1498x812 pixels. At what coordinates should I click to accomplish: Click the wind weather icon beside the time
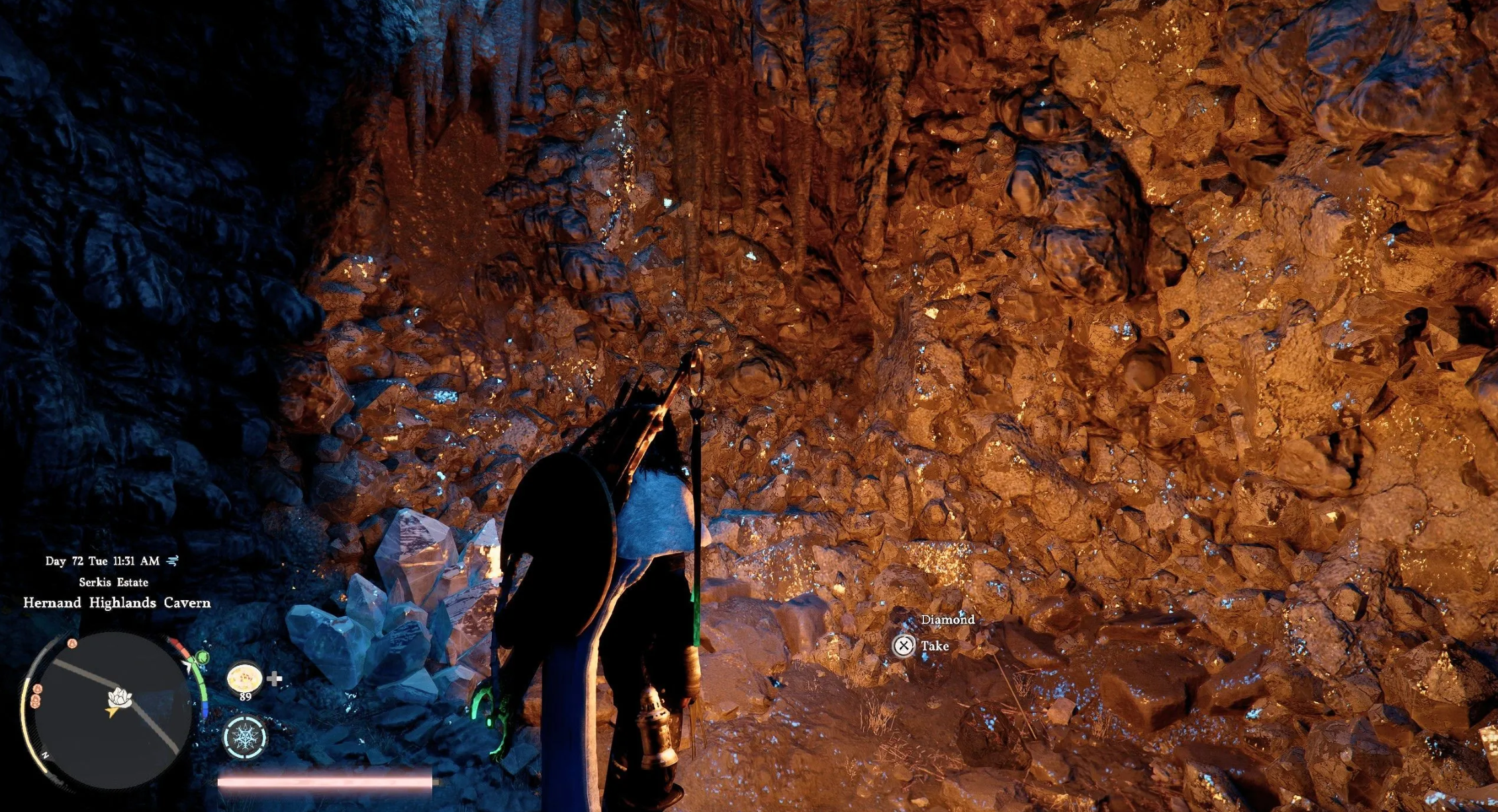[173, 561]
